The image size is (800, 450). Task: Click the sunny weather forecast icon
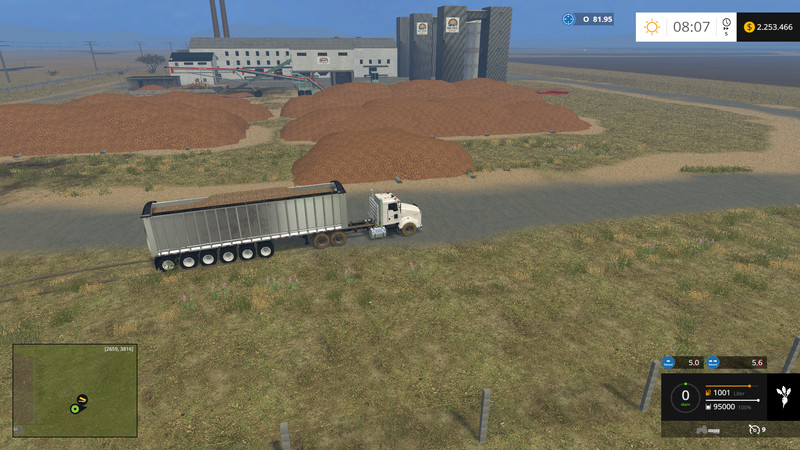(x=652, y=27)
